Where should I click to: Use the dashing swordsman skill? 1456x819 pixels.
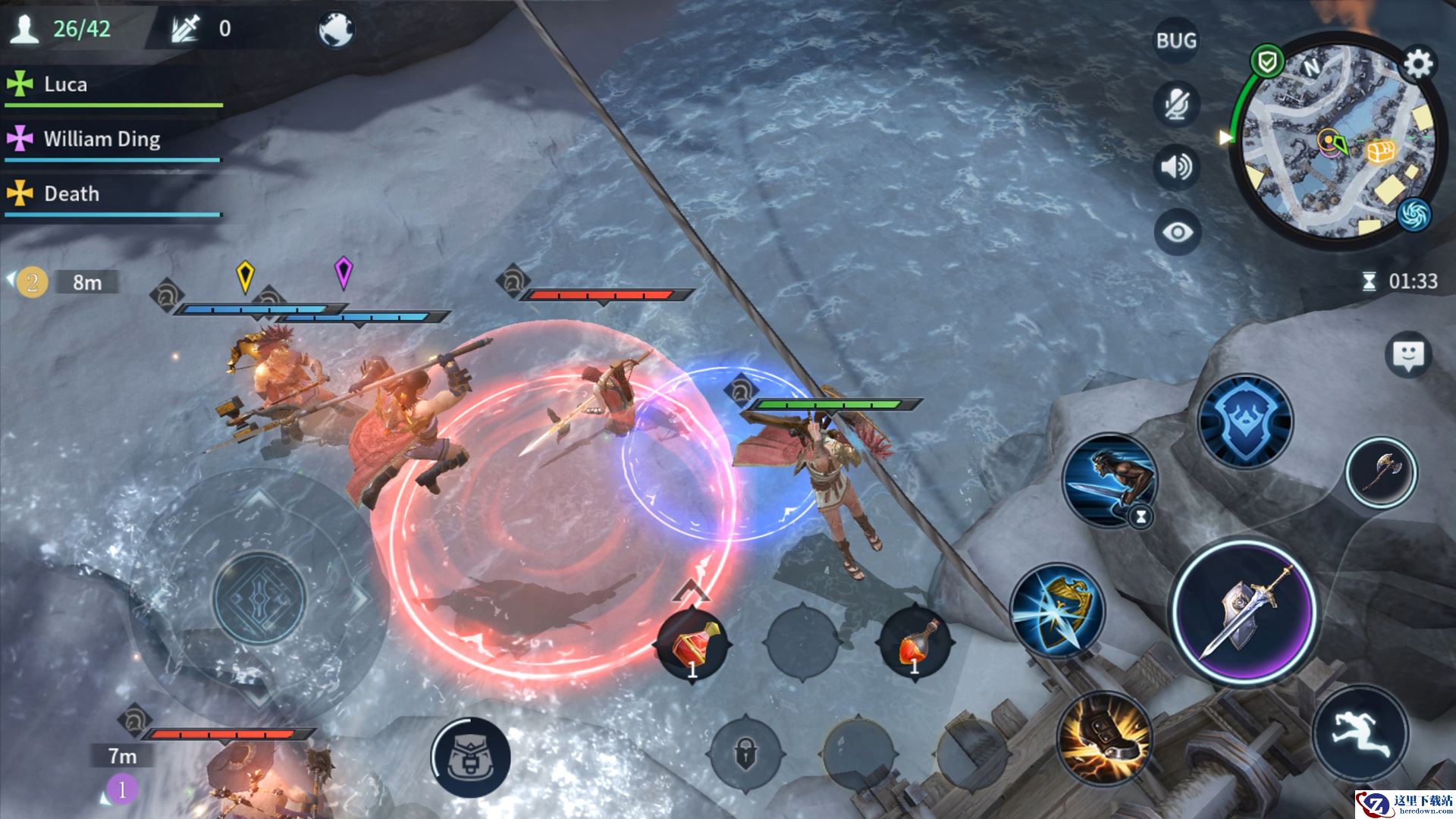pos(1109,481)
